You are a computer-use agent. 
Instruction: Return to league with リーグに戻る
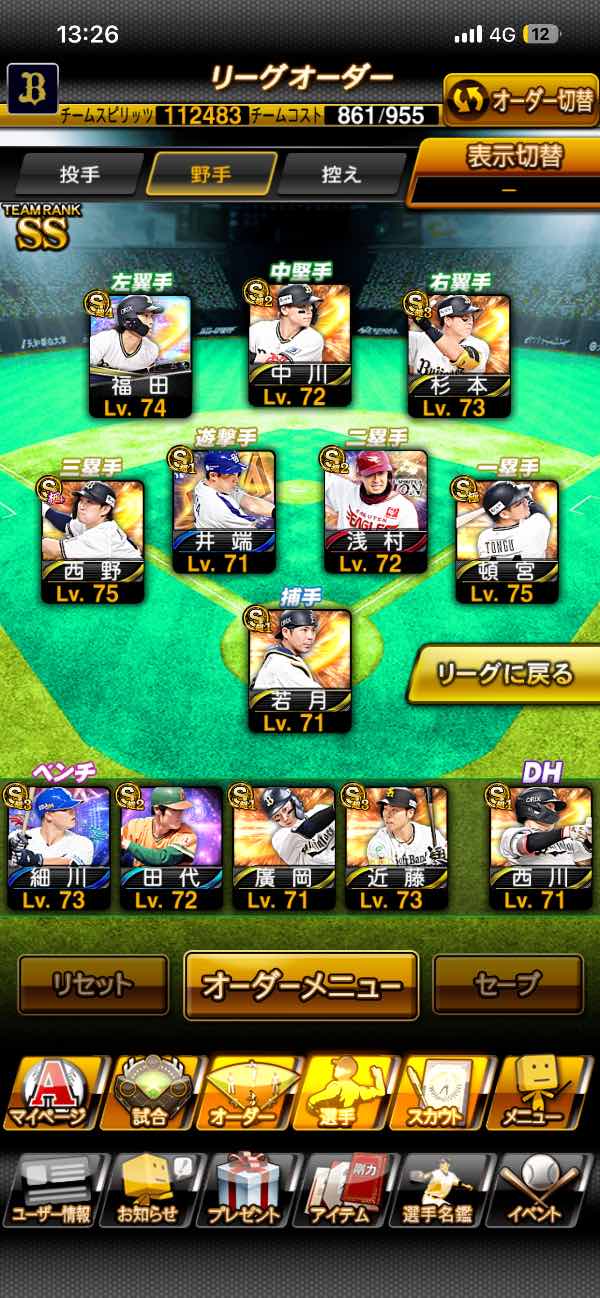[503, 674]
